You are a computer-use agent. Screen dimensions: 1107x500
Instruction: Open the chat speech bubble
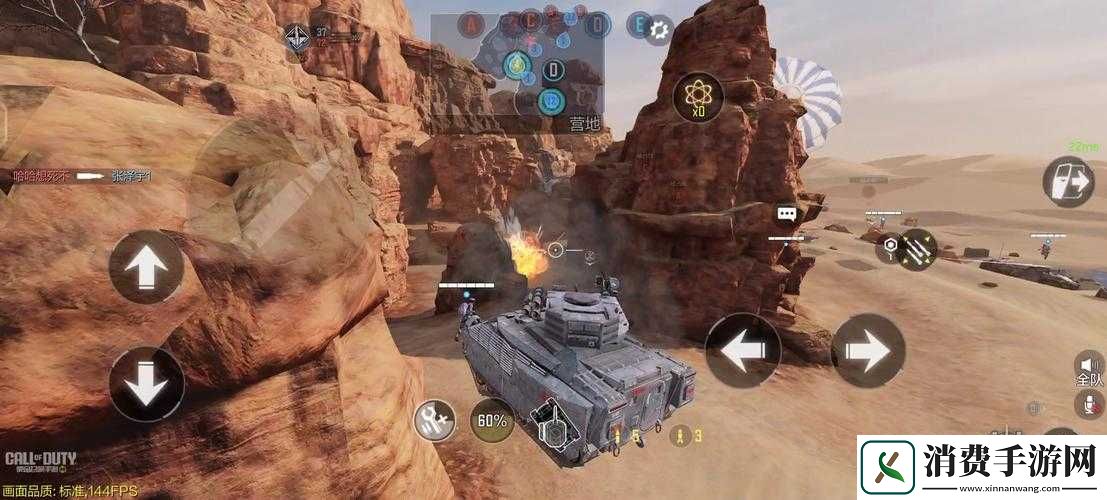pos(786,214)
